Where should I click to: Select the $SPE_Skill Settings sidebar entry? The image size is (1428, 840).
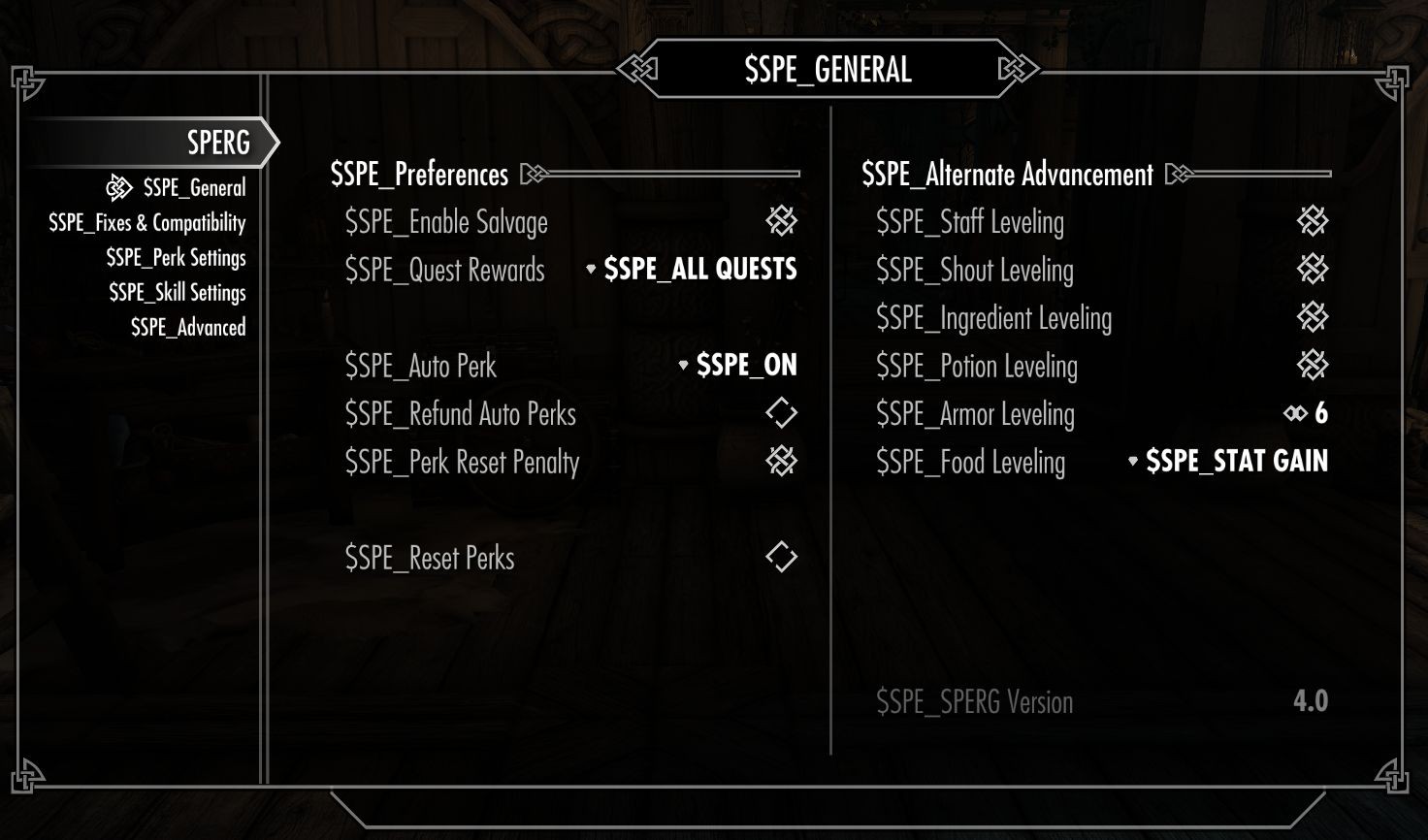(x=175, y=292)
